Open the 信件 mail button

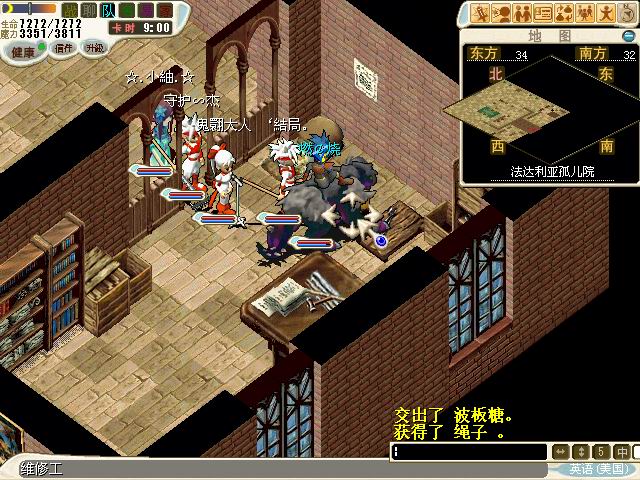click(64, 48)
